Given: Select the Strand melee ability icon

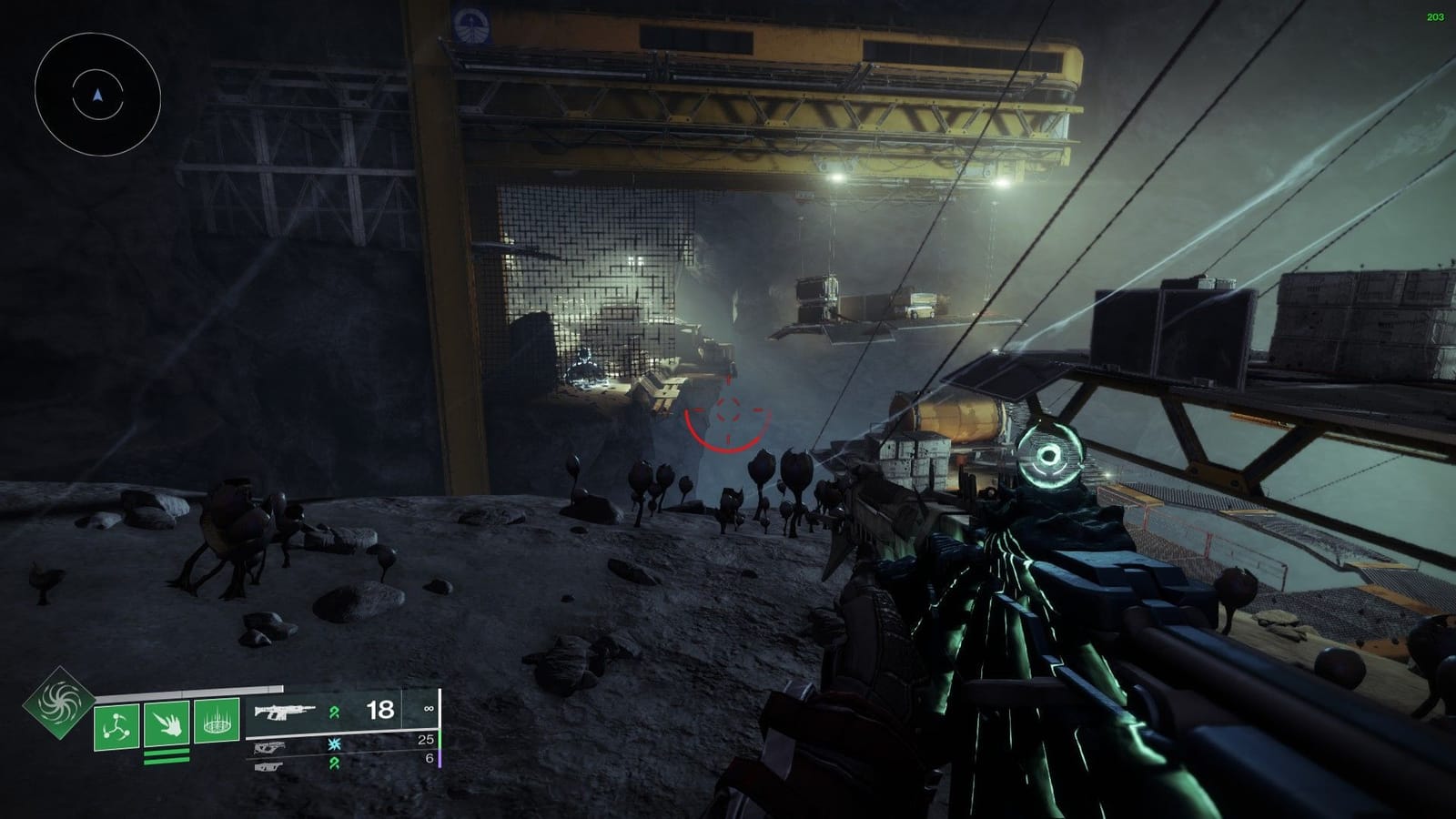Looking at the screenshot, I should point(165,723).
